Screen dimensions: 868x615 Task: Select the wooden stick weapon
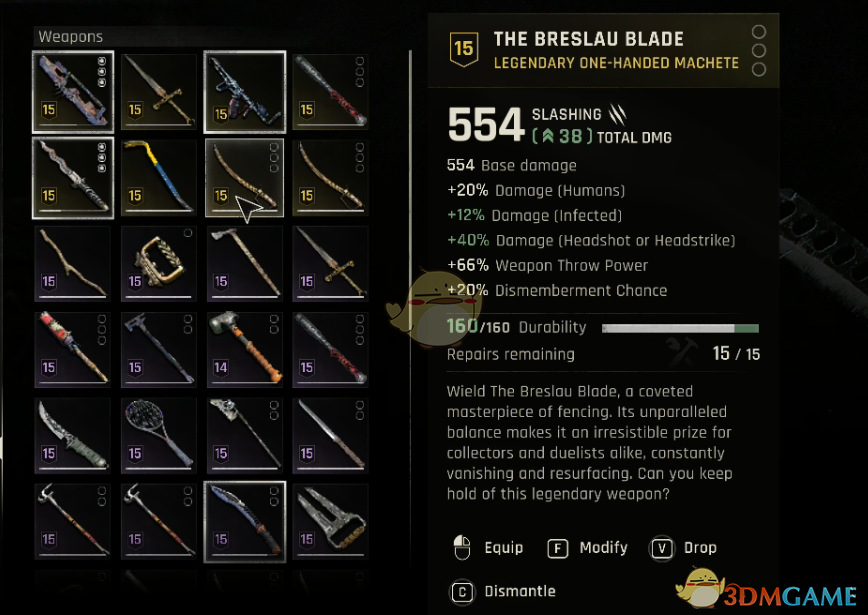[72, 263]
